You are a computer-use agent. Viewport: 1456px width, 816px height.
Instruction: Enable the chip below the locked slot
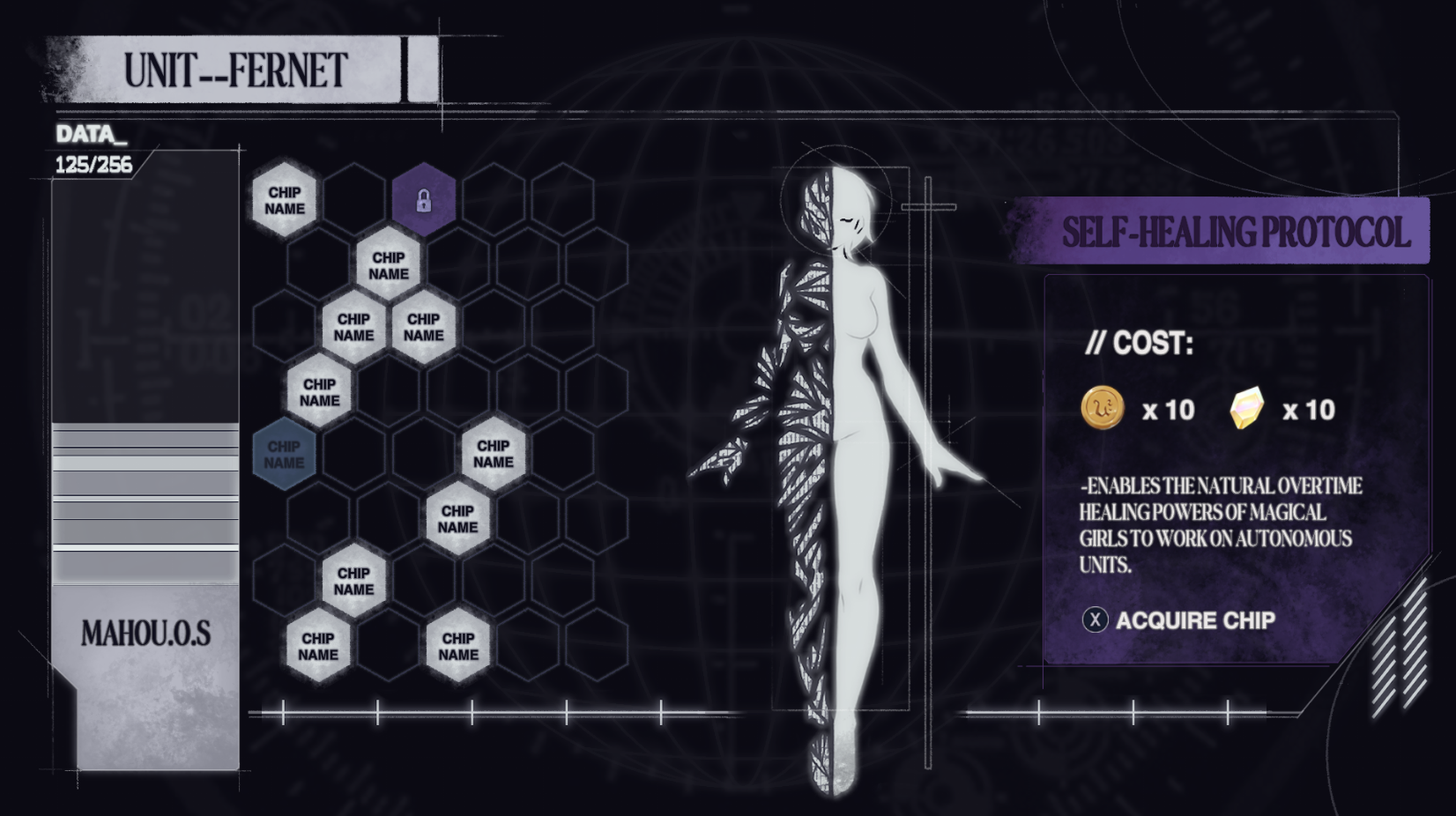pos(388,264)
